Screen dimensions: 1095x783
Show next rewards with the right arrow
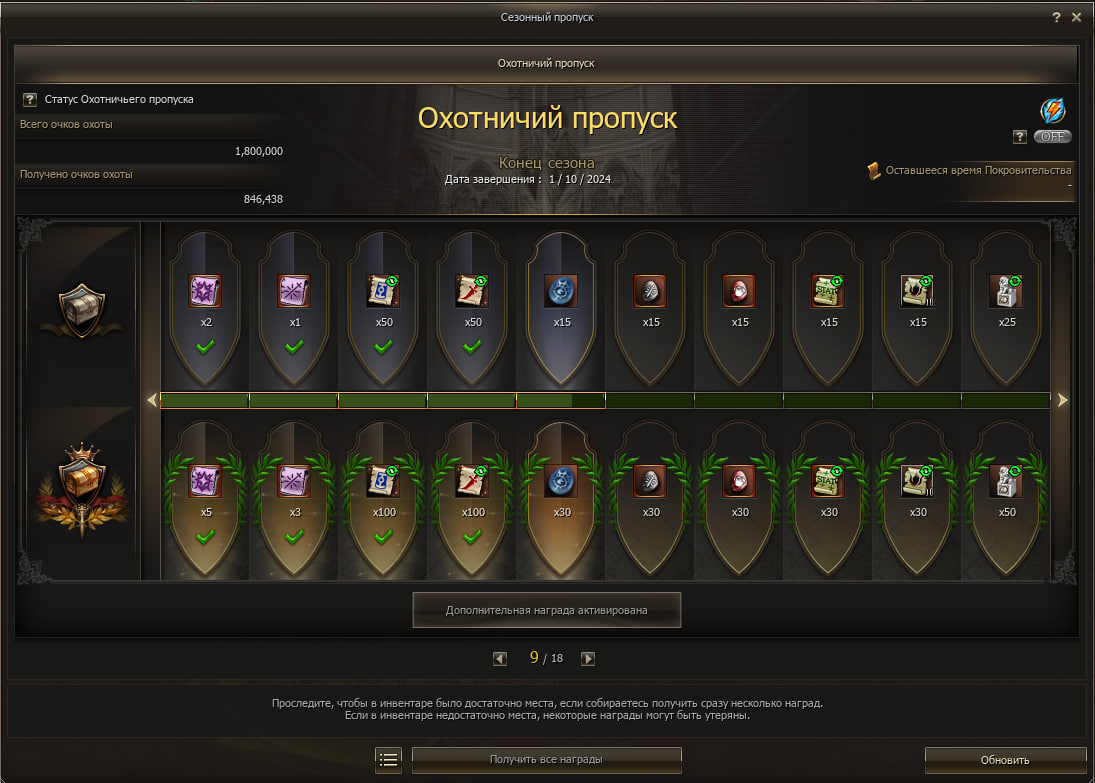click(1062, 400)
